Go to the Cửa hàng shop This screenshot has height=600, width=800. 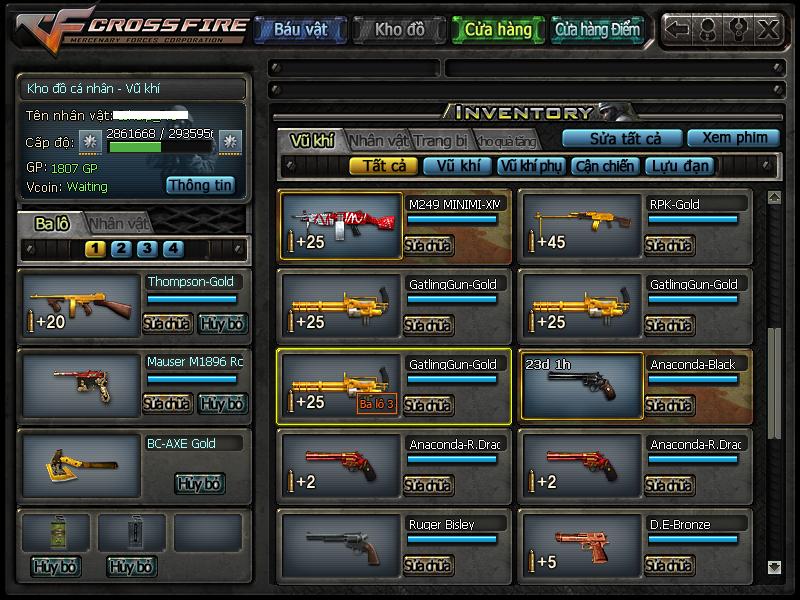[498, 30]
